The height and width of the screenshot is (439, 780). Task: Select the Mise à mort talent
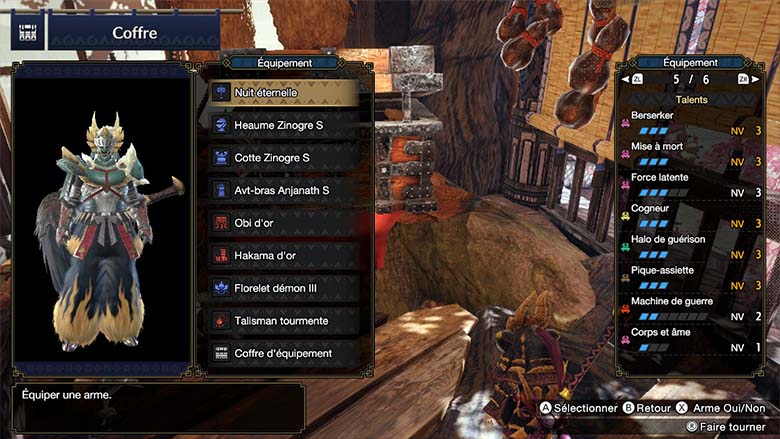coord(690,154)
